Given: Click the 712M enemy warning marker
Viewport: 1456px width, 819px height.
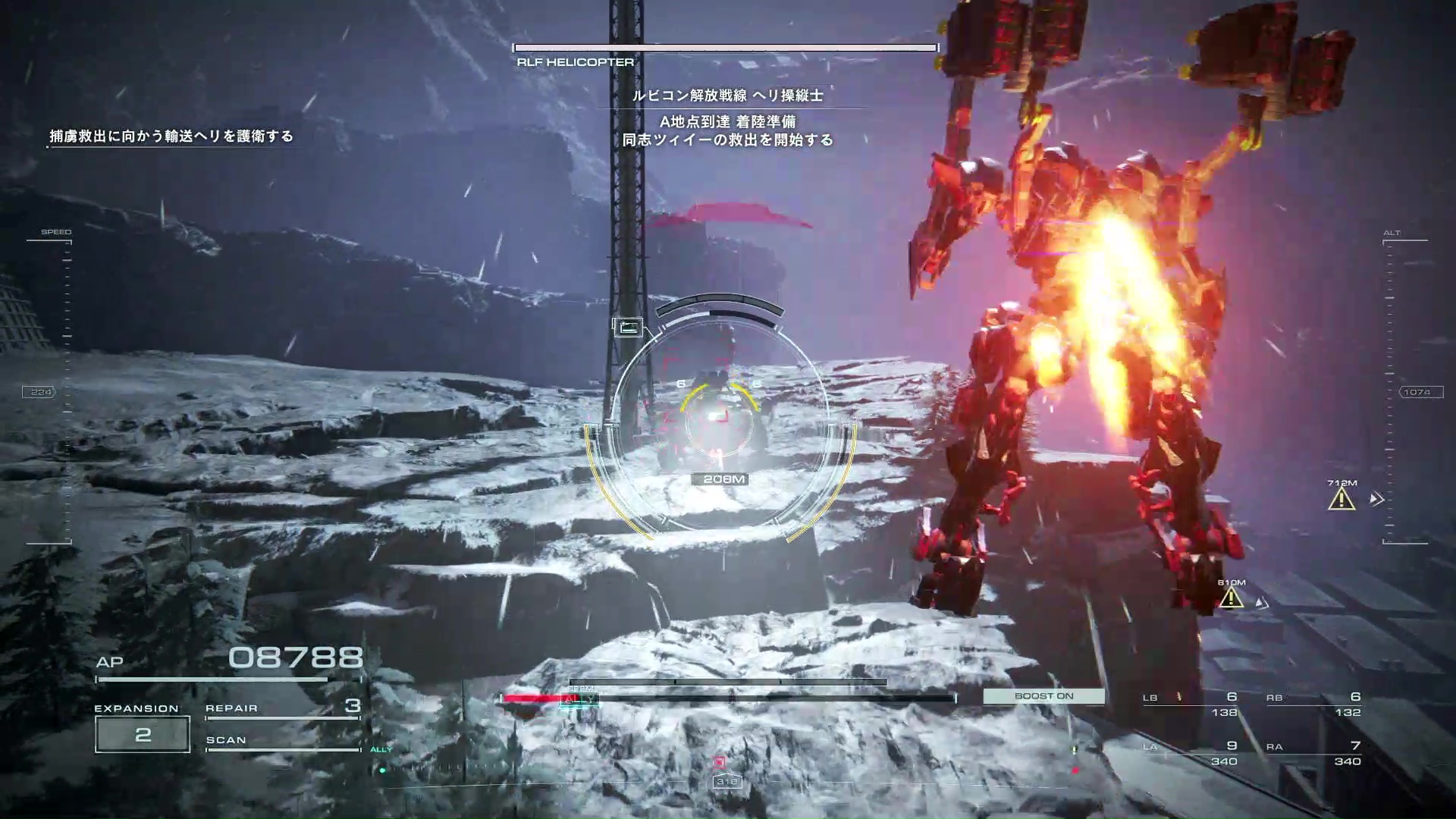Looking at the screenshot, I should tap(1341, 498).
